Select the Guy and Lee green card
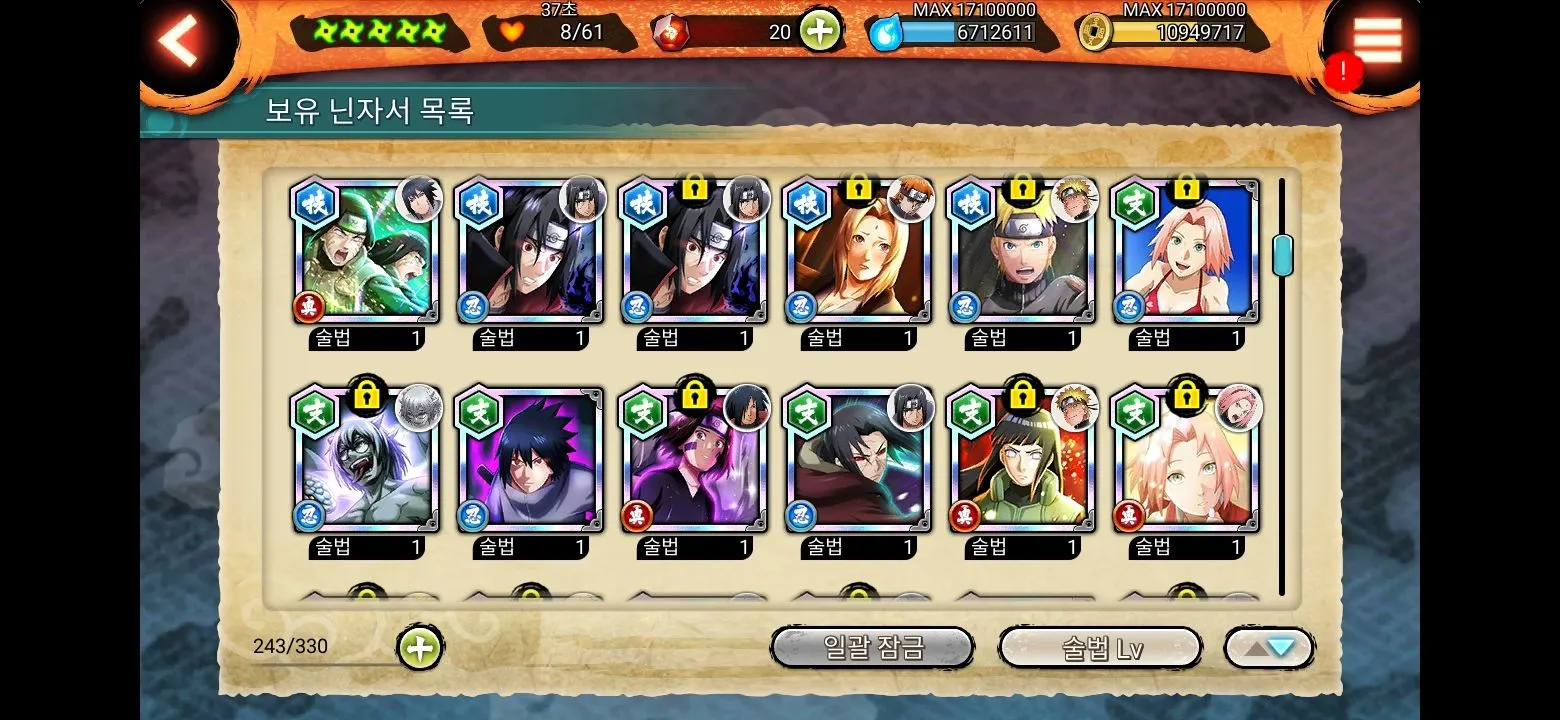This screenshot has width=1560, height=720. [x=366, y=252]
